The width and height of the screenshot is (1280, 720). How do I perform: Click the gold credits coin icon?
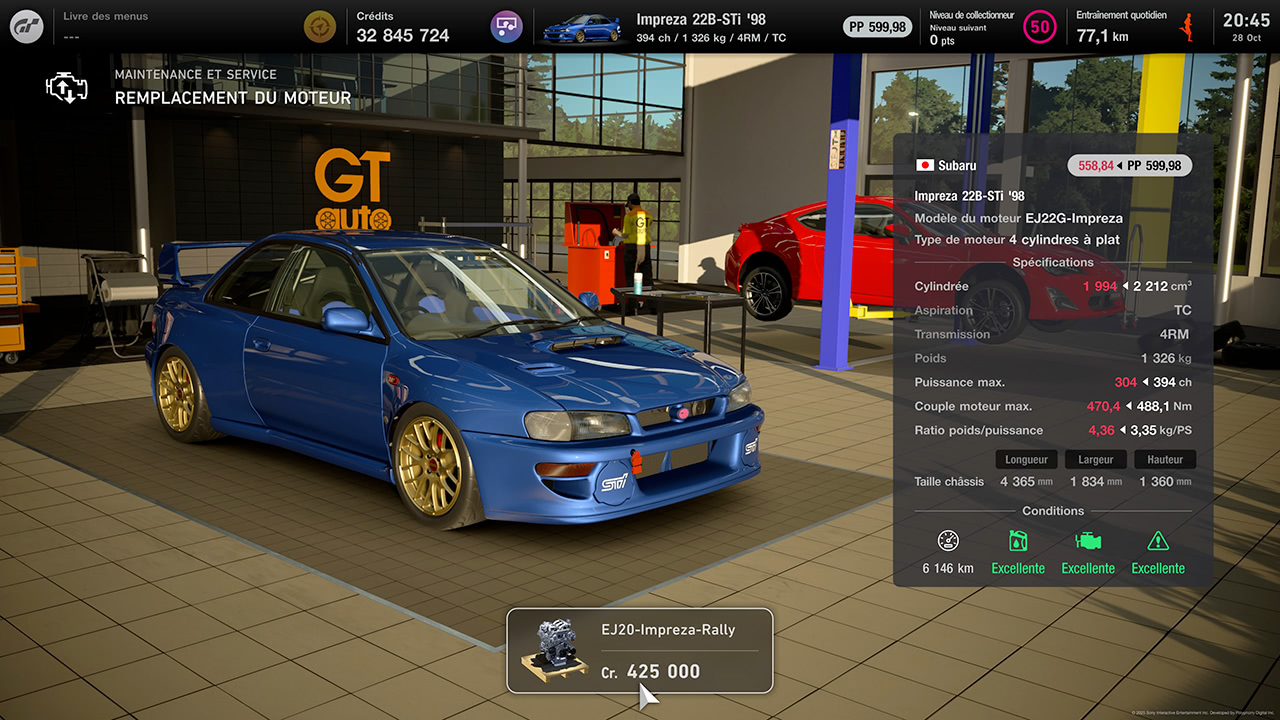320,26
